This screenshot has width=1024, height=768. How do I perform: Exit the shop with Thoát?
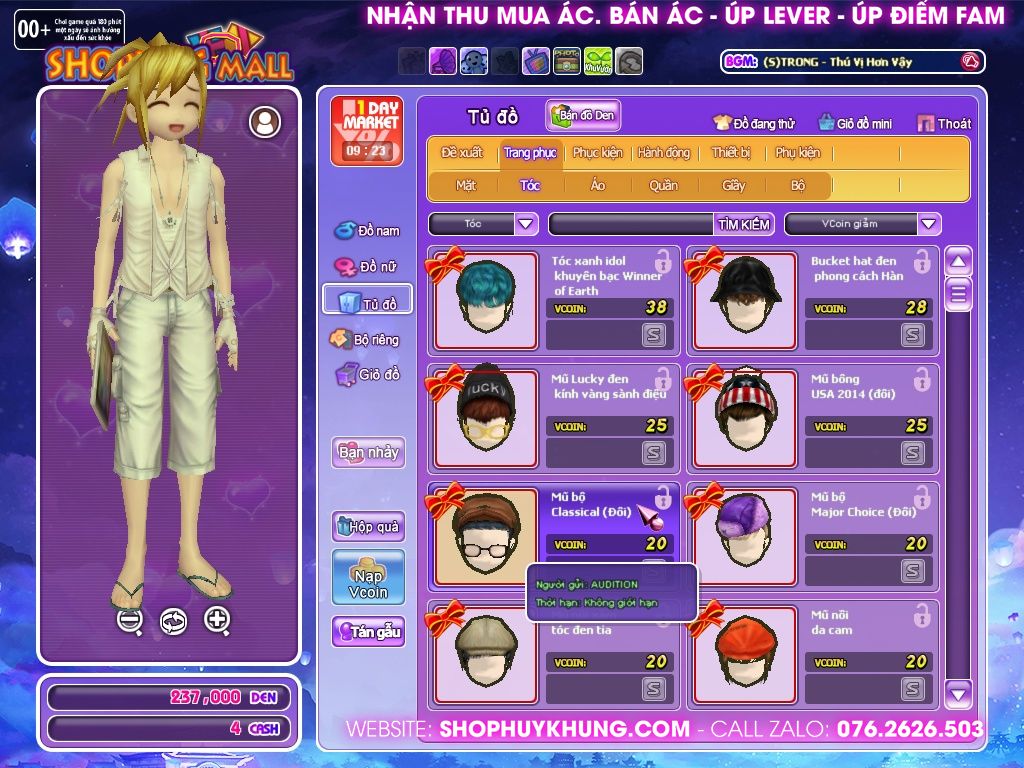point(944,123)
